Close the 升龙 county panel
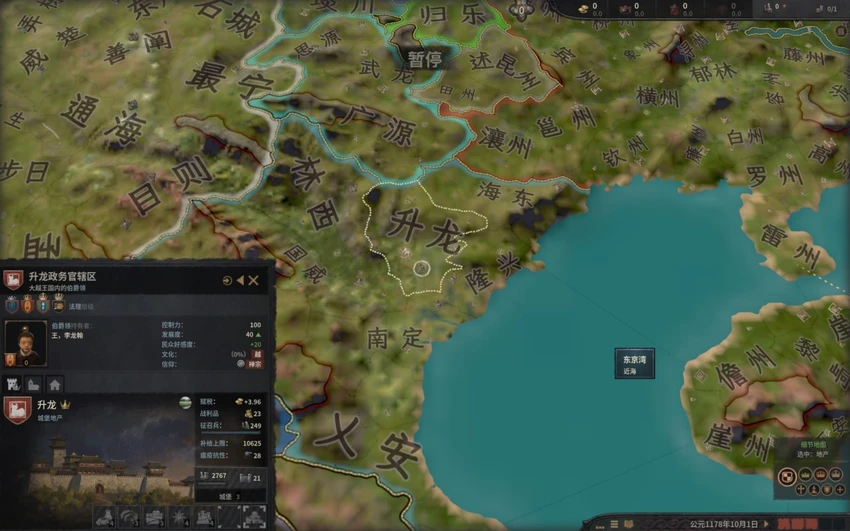Viewport: 850px width, 531px height. (254, 281)
